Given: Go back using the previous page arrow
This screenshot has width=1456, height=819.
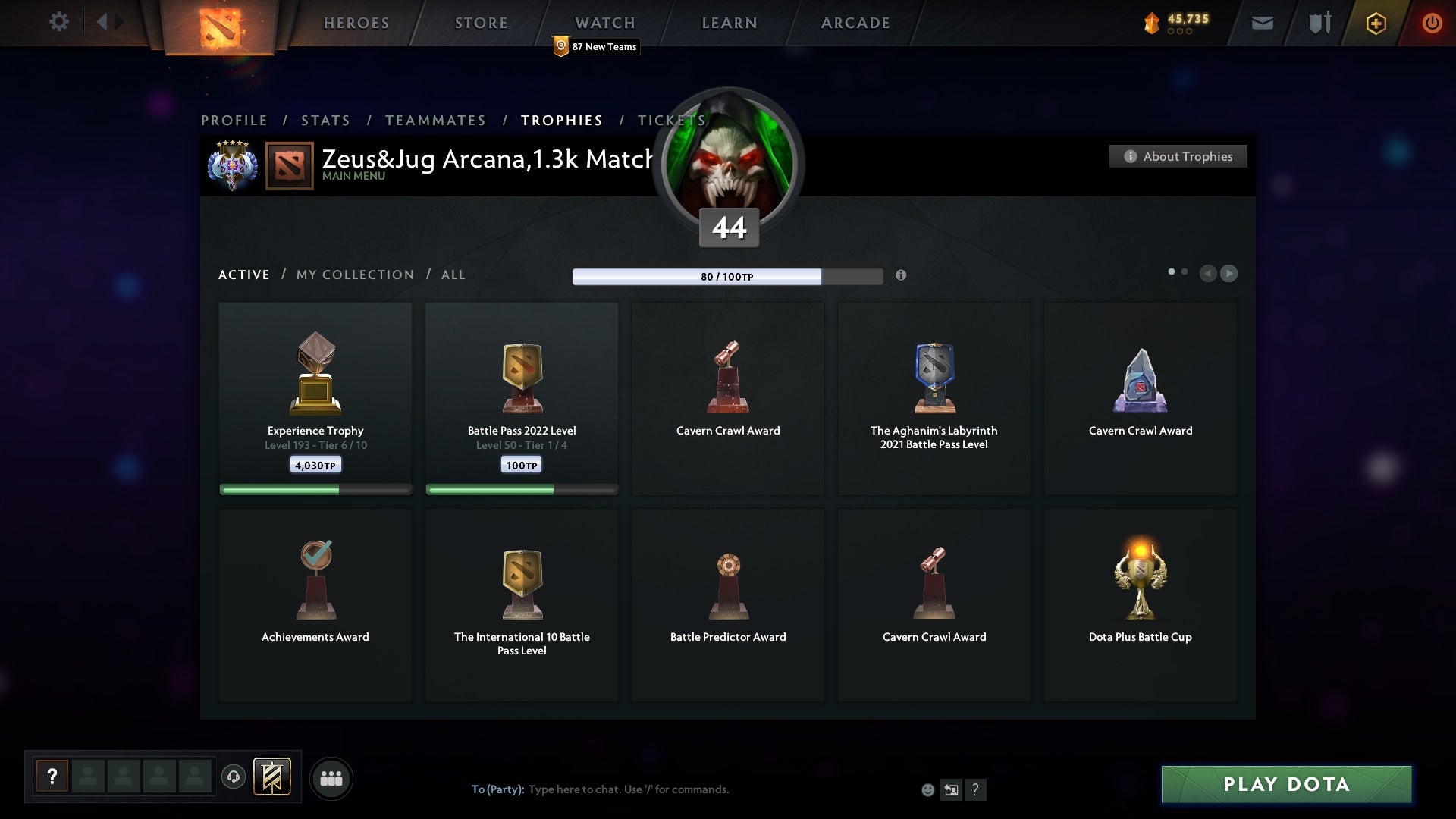Looking at the screenshot, I should [x=1209, y=274].
